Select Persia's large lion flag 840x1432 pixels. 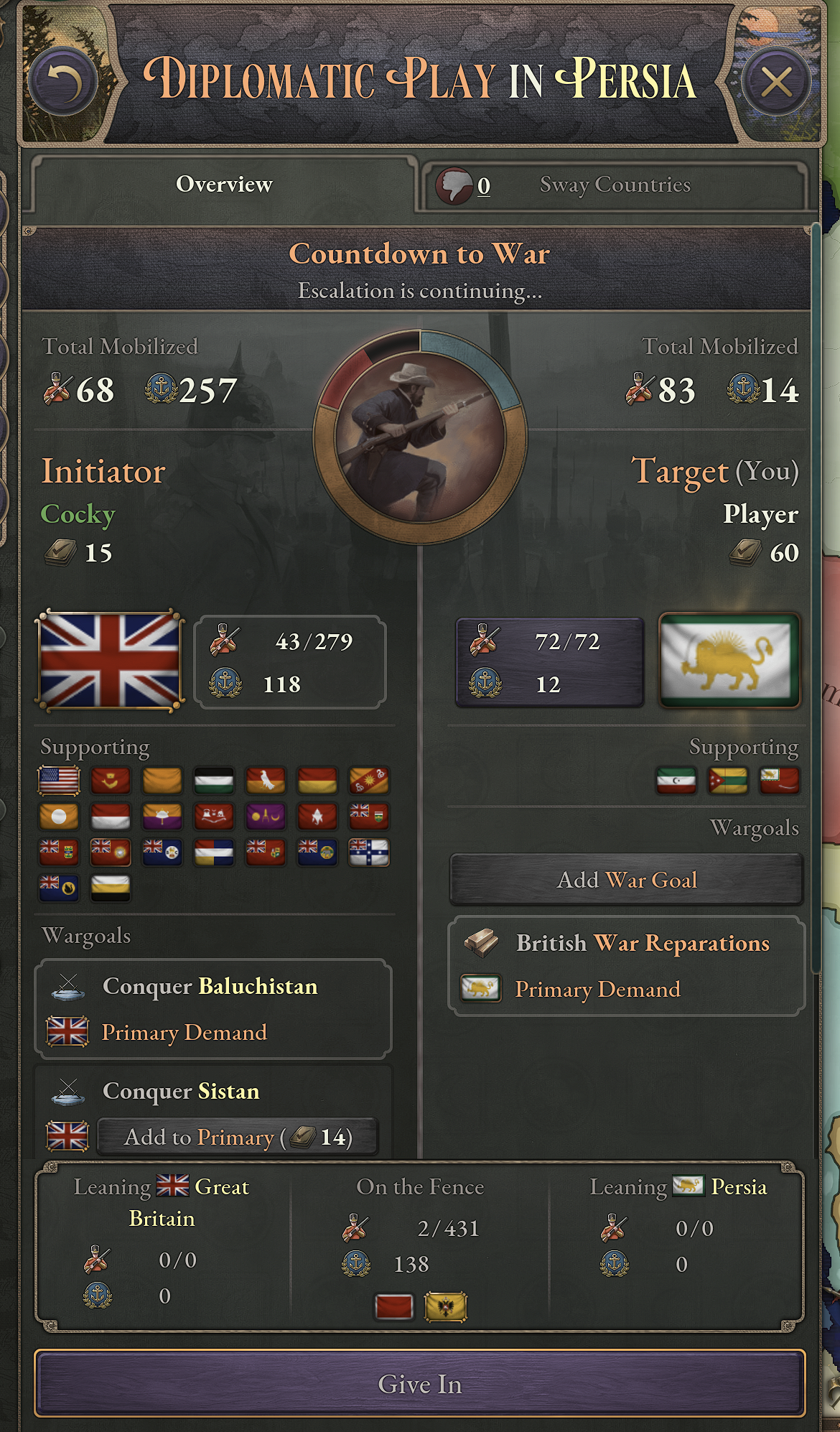pos(729,661)
